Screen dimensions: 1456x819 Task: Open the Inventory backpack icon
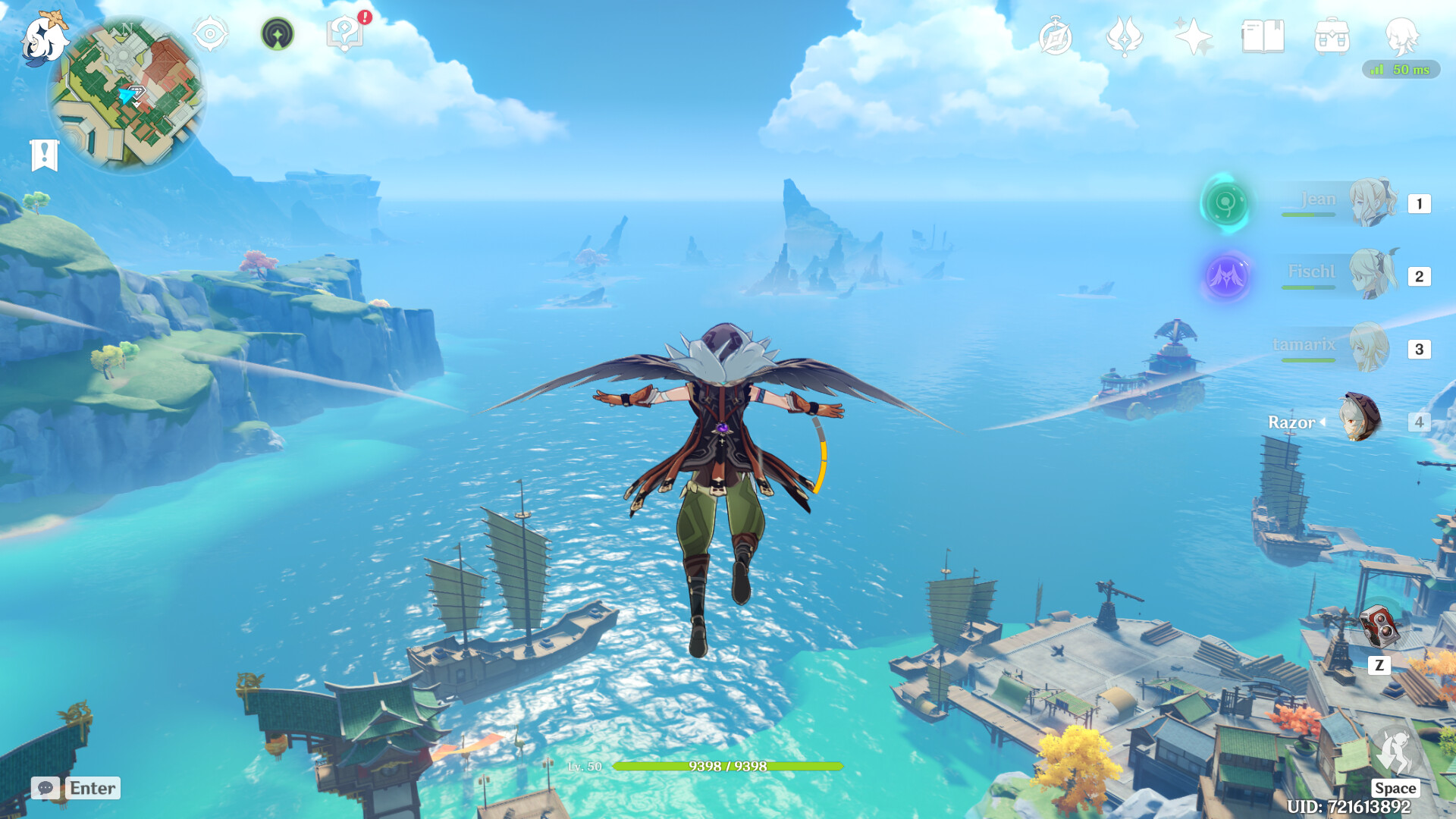(x=1332, y=36)
